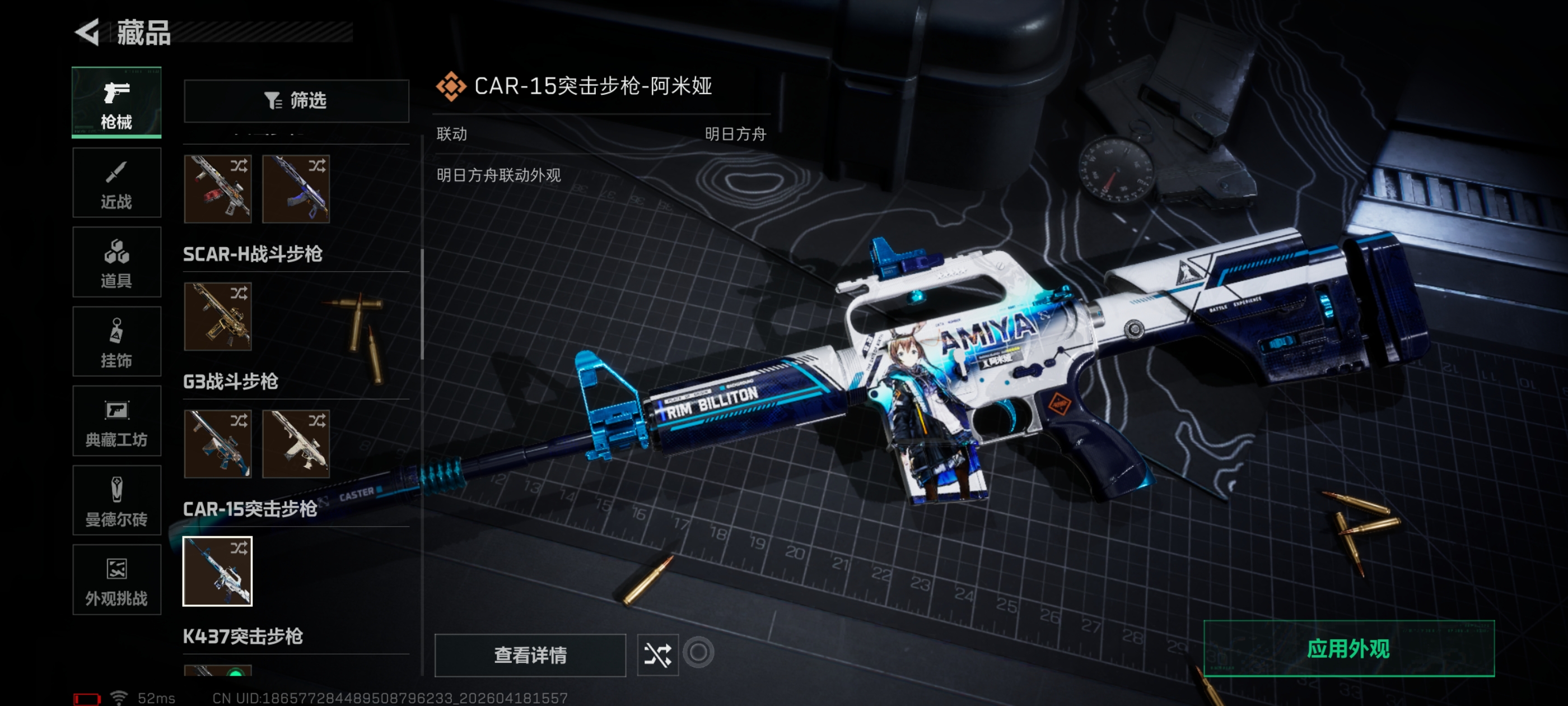The height and width of the screenshot is (706, 1568).
Task: Choose the 曼德尔砖 tab
Action: (x=116, y=500)
